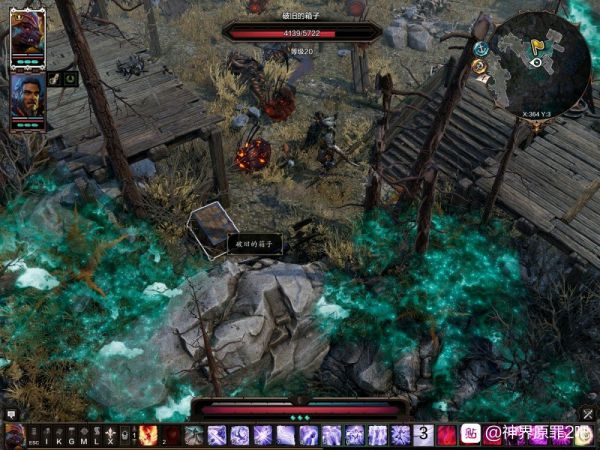Click the status icon beside second portrait
The image size is (600, 450).
[54, 78]
